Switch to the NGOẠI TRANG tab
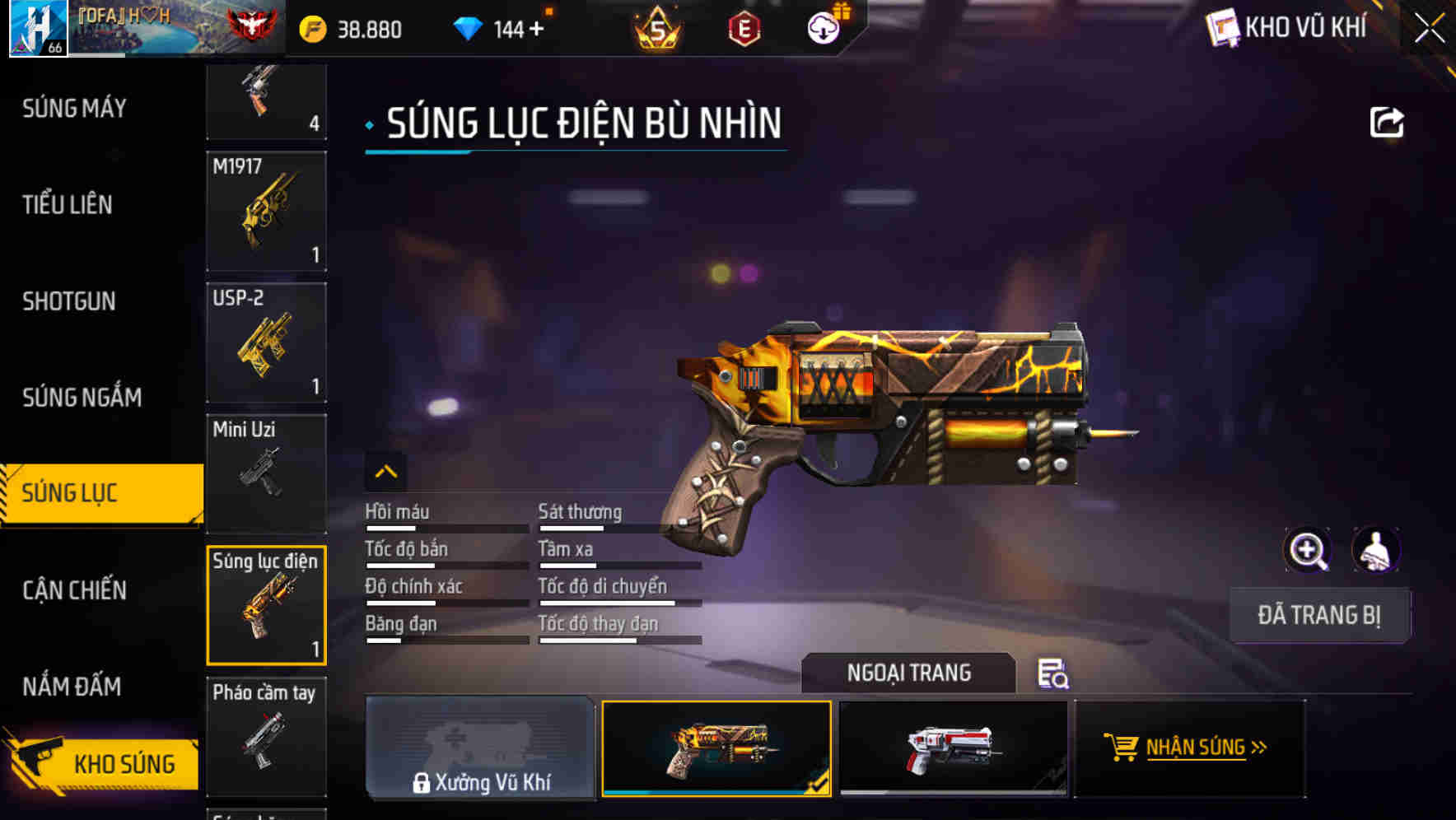The height and width of the screenshot is (820, 1456). point(909,673)
